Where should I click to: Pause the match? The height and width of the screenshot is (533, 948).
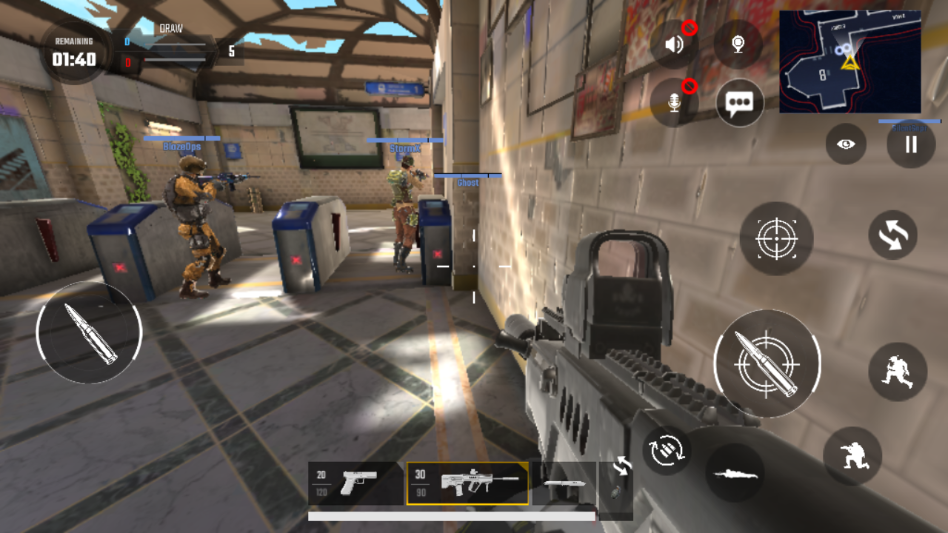[911, 144]
